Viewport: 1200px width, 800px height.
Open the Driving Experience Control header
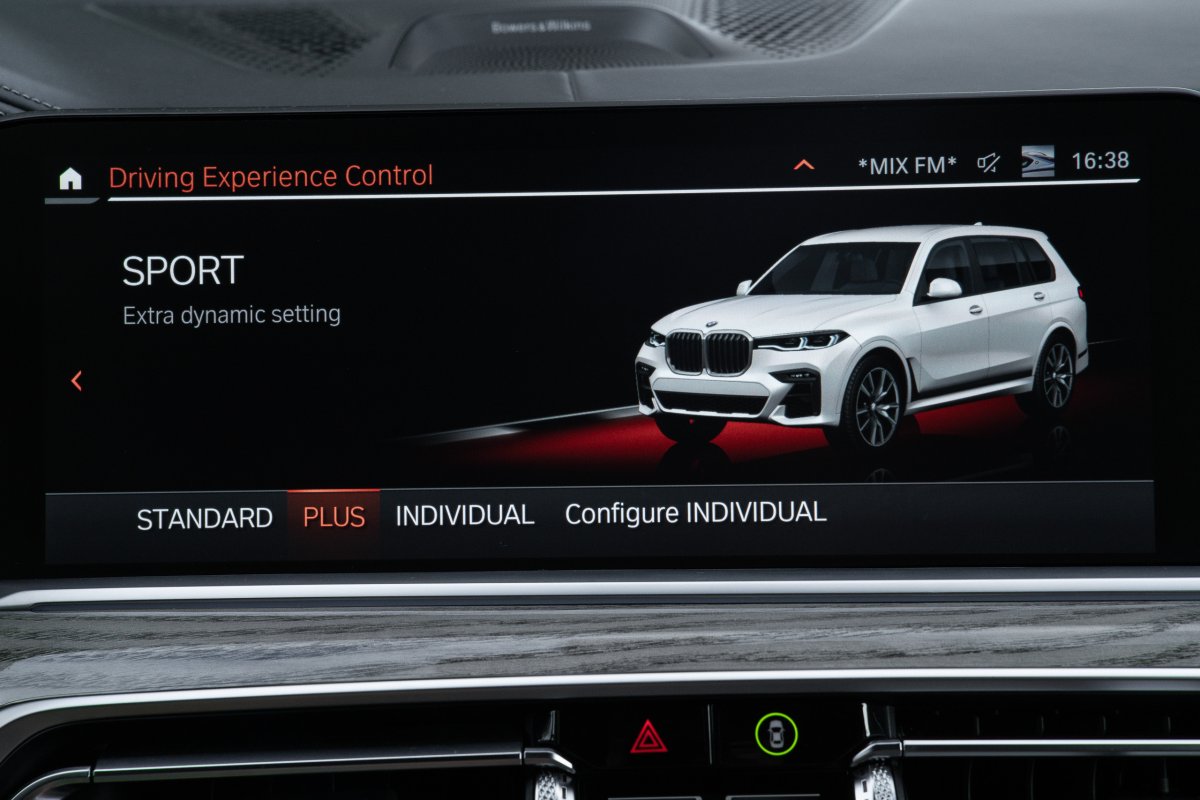pyautogui.click(x=271, y=177)
